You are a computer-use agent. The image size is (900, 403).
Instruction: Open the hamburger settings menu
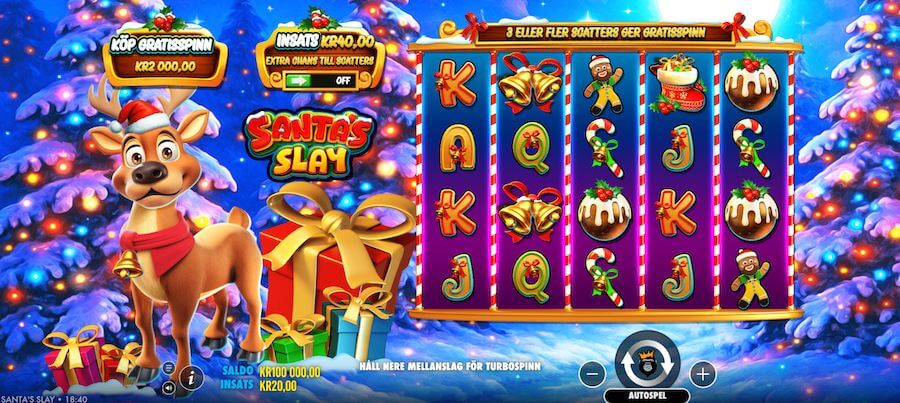pos(167,368)
